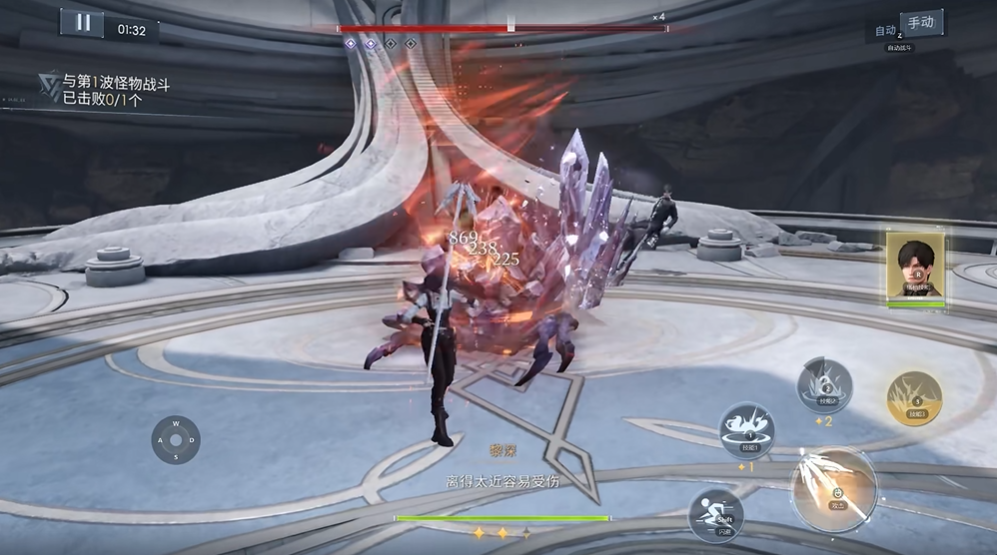
Task: Open the wave battle objective tracker
Action: point(104,89)
